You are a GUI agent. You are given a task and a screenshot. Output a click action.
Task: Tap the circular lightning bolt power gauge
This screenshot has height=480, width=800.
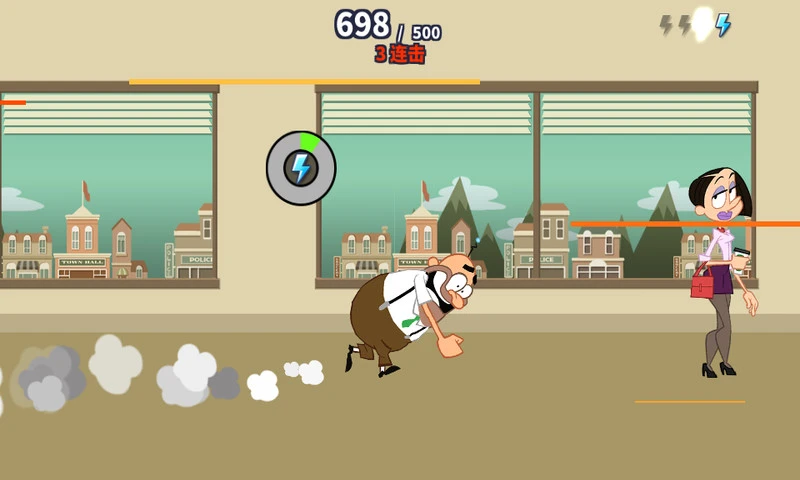[301, 168]
